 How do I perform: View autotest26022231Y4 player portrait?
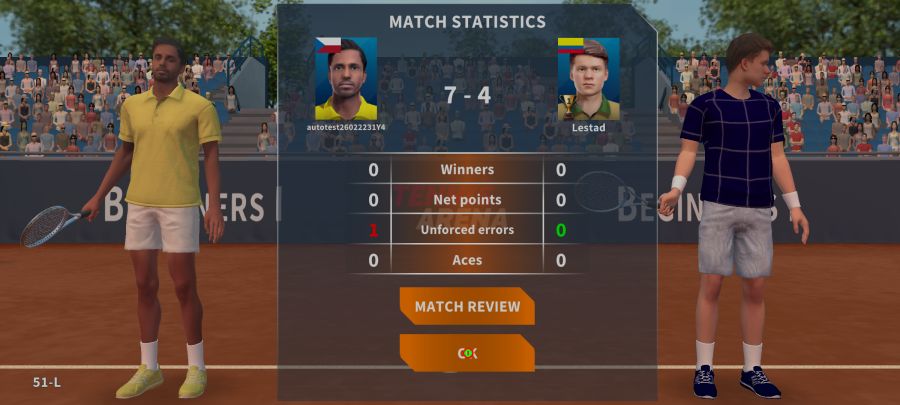coord(346,79)
